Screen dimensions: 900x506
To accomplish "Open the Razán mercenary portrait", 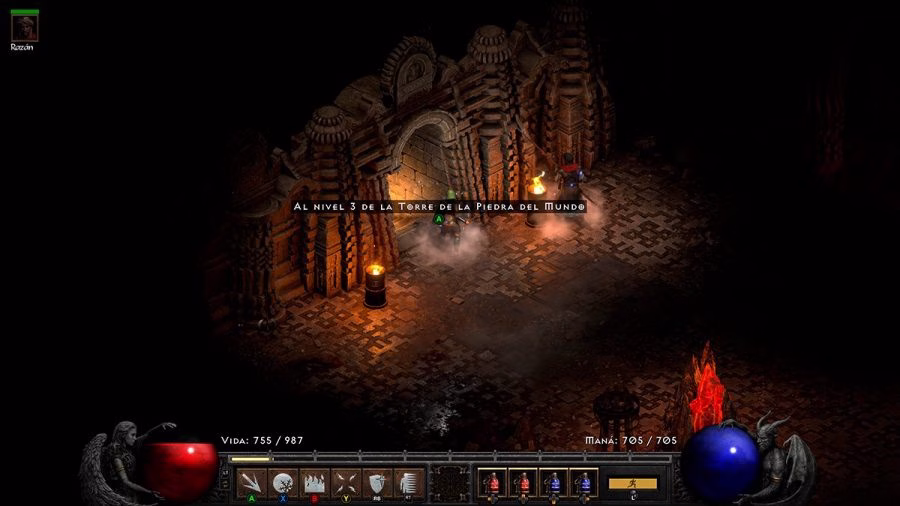I will 24,27.
